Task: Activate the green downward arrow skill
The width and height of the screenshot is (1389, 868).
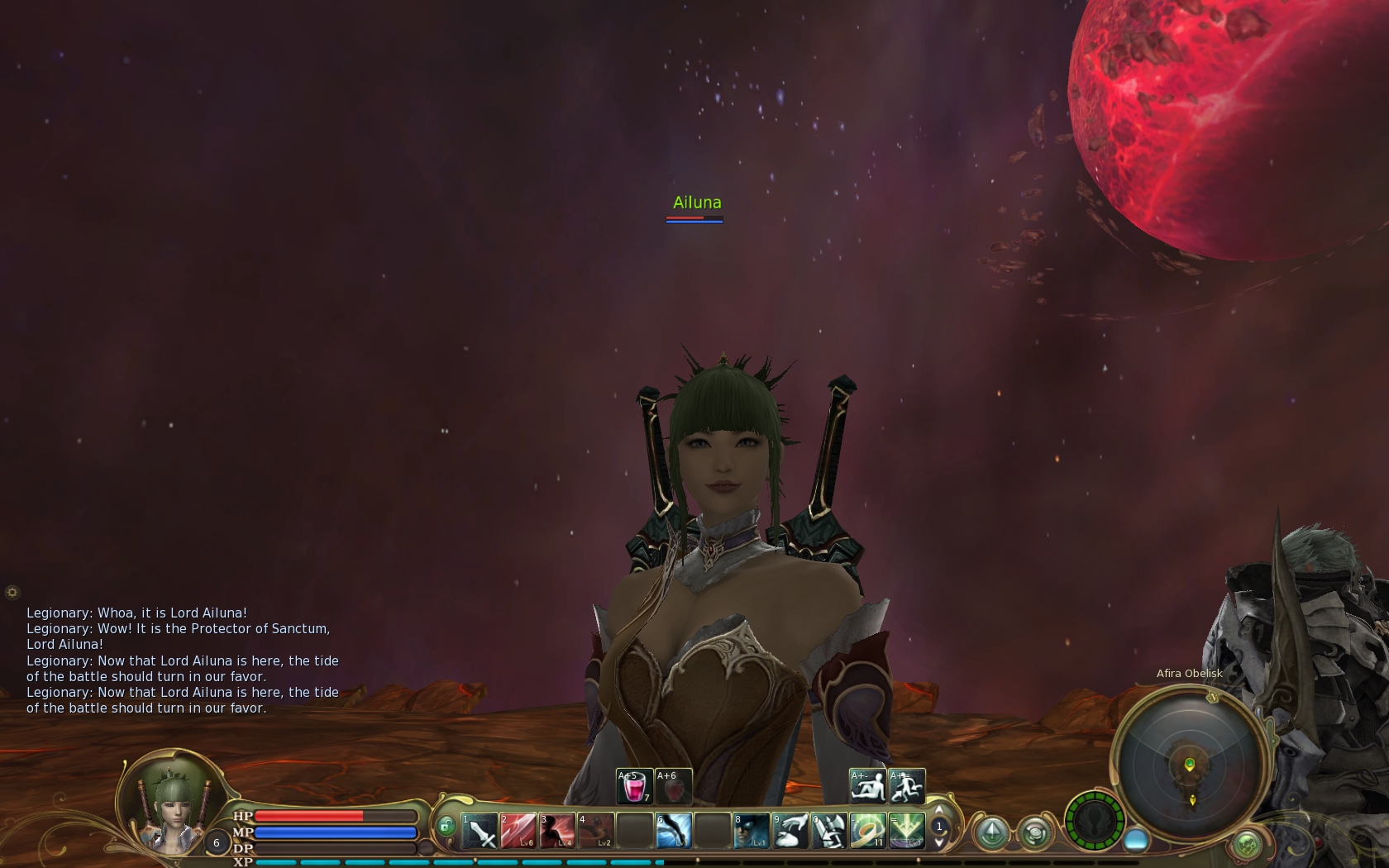Action: (907, 830)
